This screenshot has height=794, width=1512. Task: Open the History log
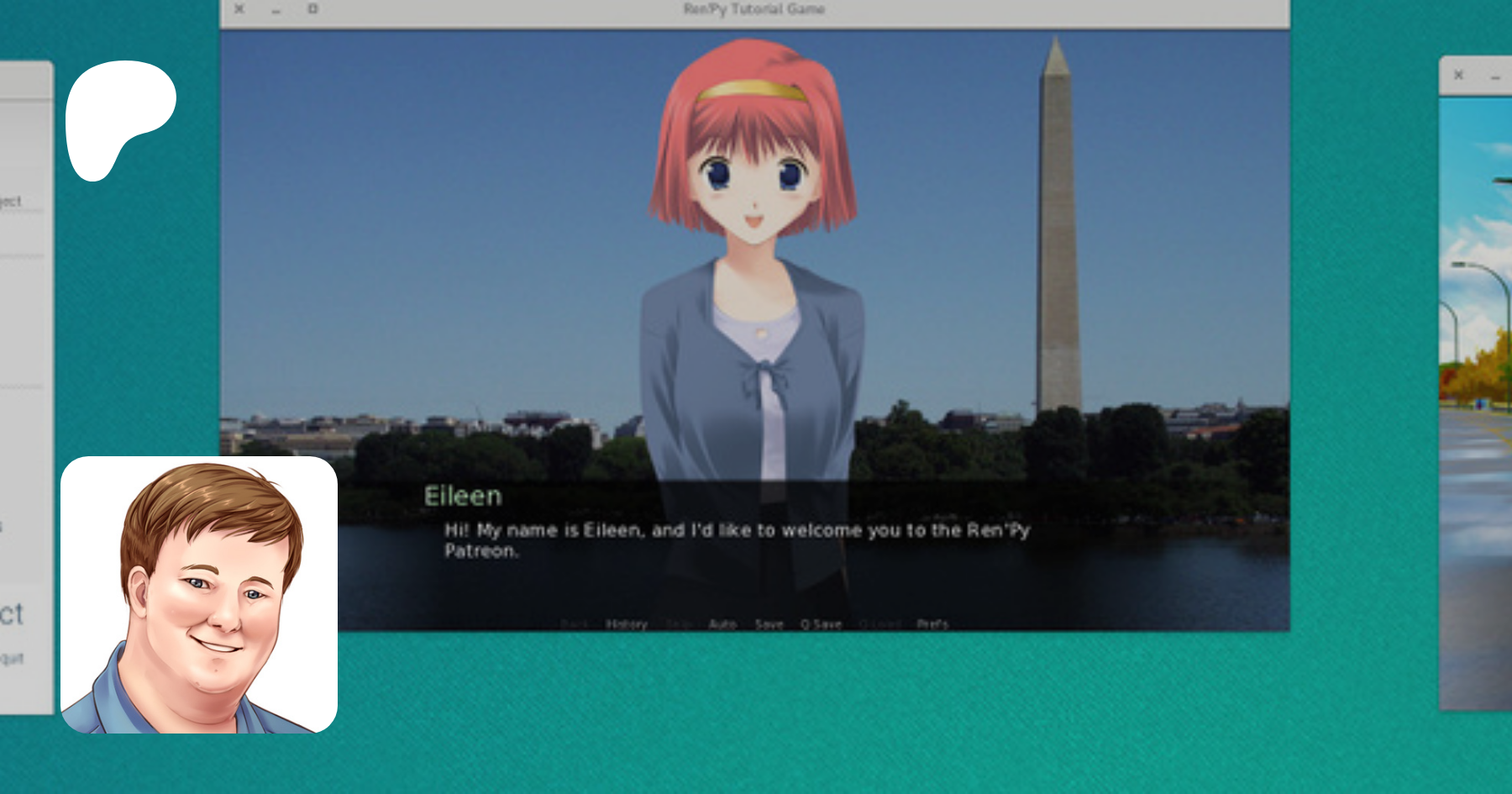pyautogui.click(x=627, y=624)
